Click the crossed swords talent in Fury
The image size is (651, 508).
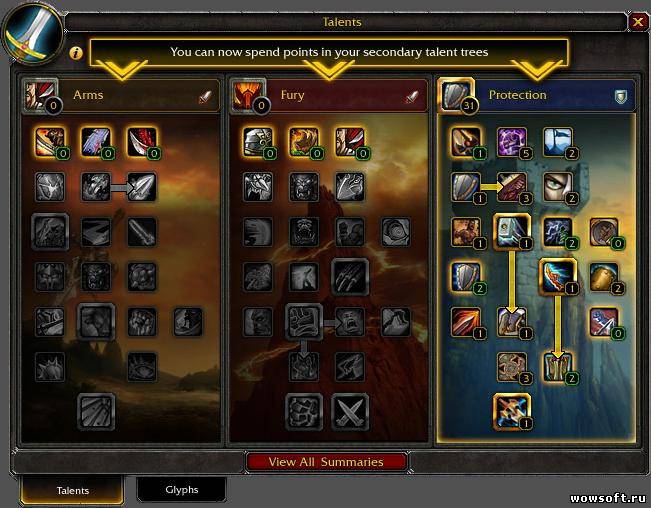coord(350,411)
